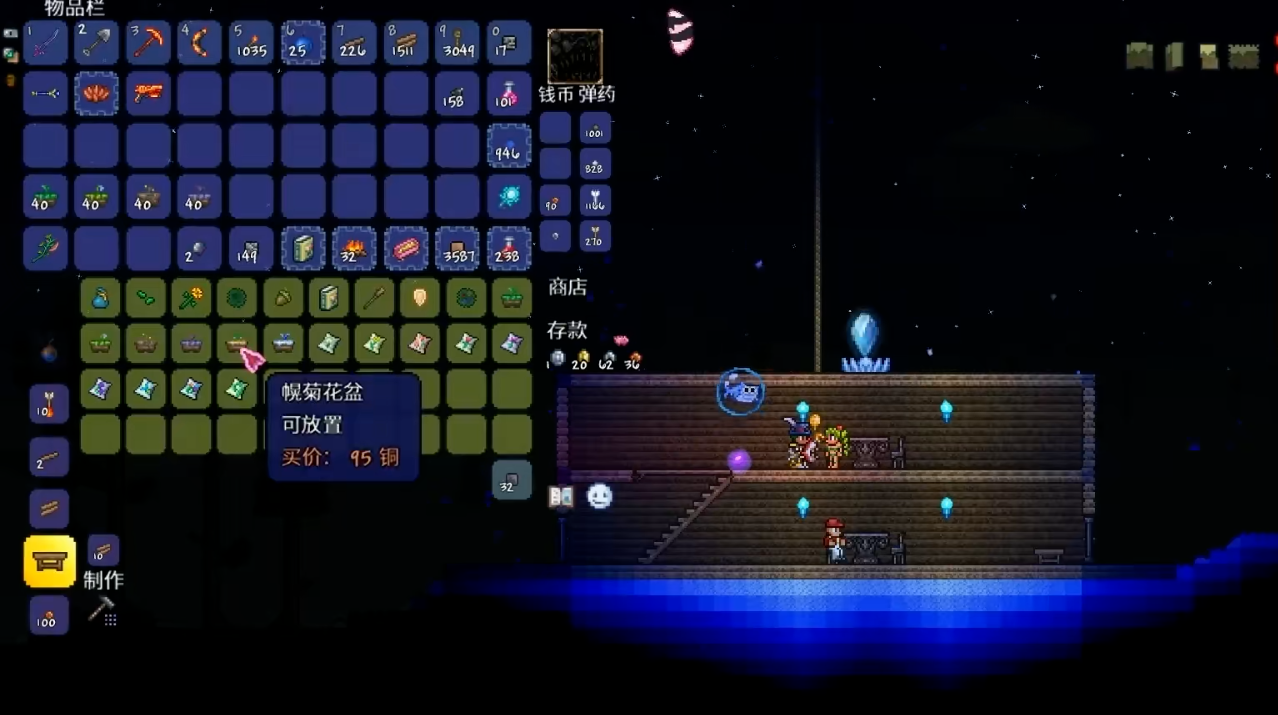This screenshot has width=1278, height=715.
Task: Select the purple sword in hotbar slot 1
Action: pyautogui.click(x=46, y=43)
